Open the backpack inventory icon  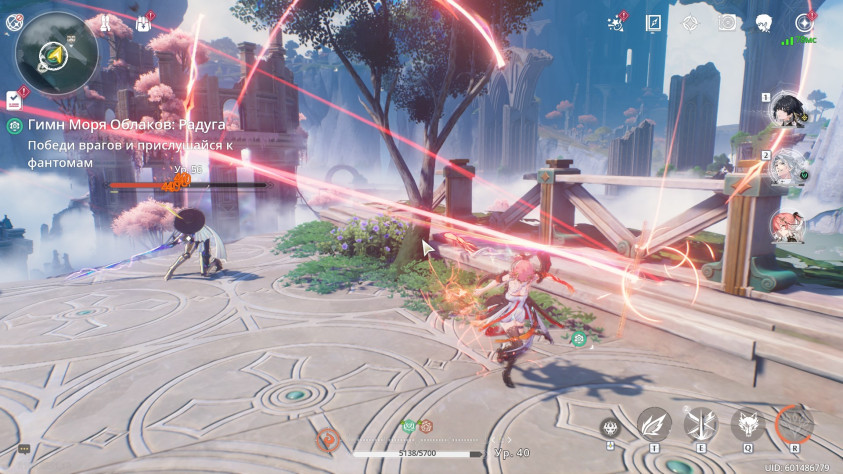tap(143, 22)
